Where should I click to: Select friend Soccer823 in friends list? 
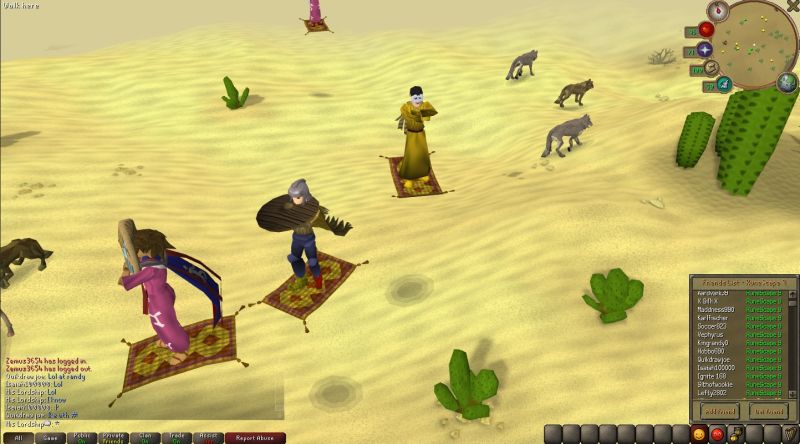pos(713,325)
